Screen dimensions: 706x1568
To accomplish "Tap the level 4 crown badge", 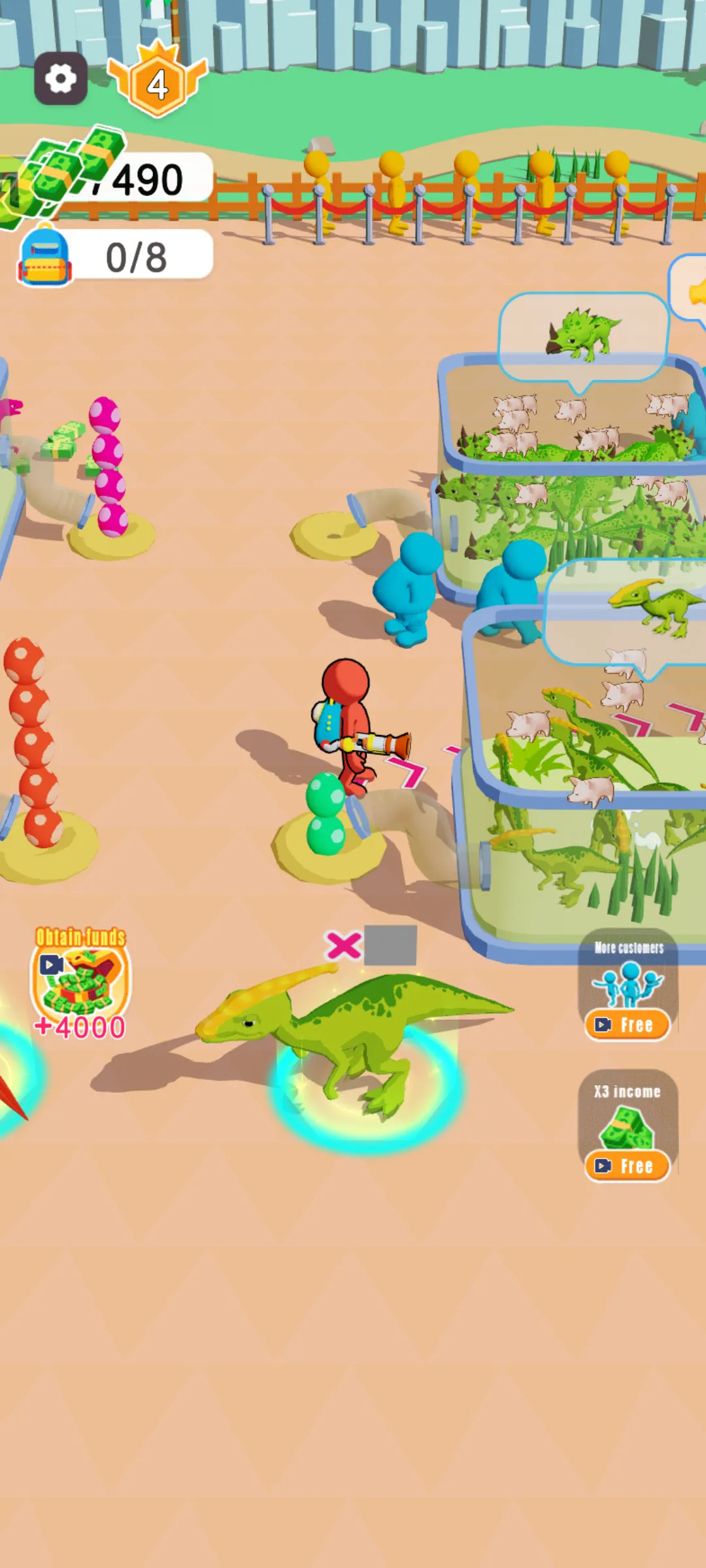I will point(158,83).
